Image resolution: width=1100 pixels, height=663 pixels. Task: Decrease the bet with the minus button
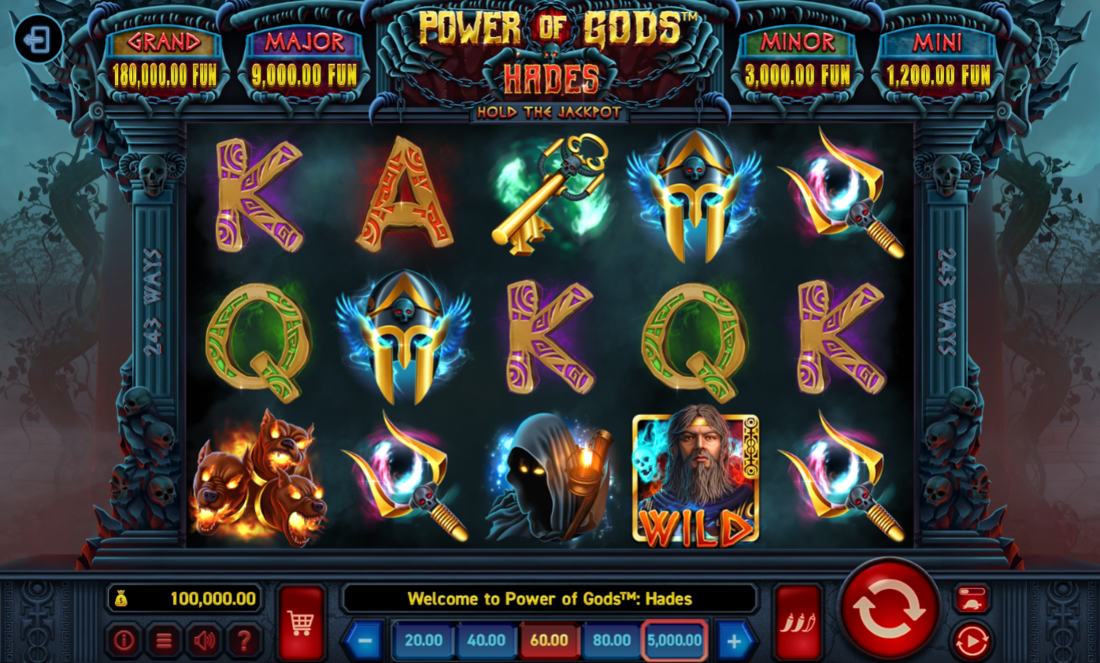[365, 640]
